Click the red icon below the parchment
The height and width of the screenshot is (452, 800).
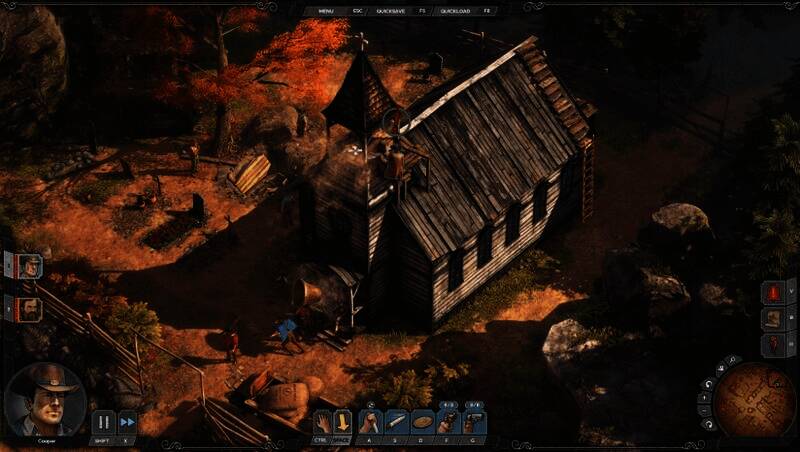772,345
